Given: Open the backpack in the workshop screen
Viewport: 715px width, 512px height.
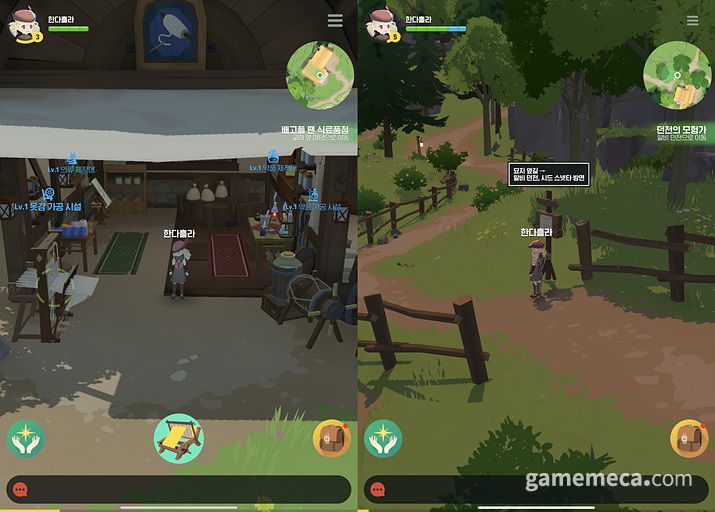Looking at the screenshot, I should (331, 438).
